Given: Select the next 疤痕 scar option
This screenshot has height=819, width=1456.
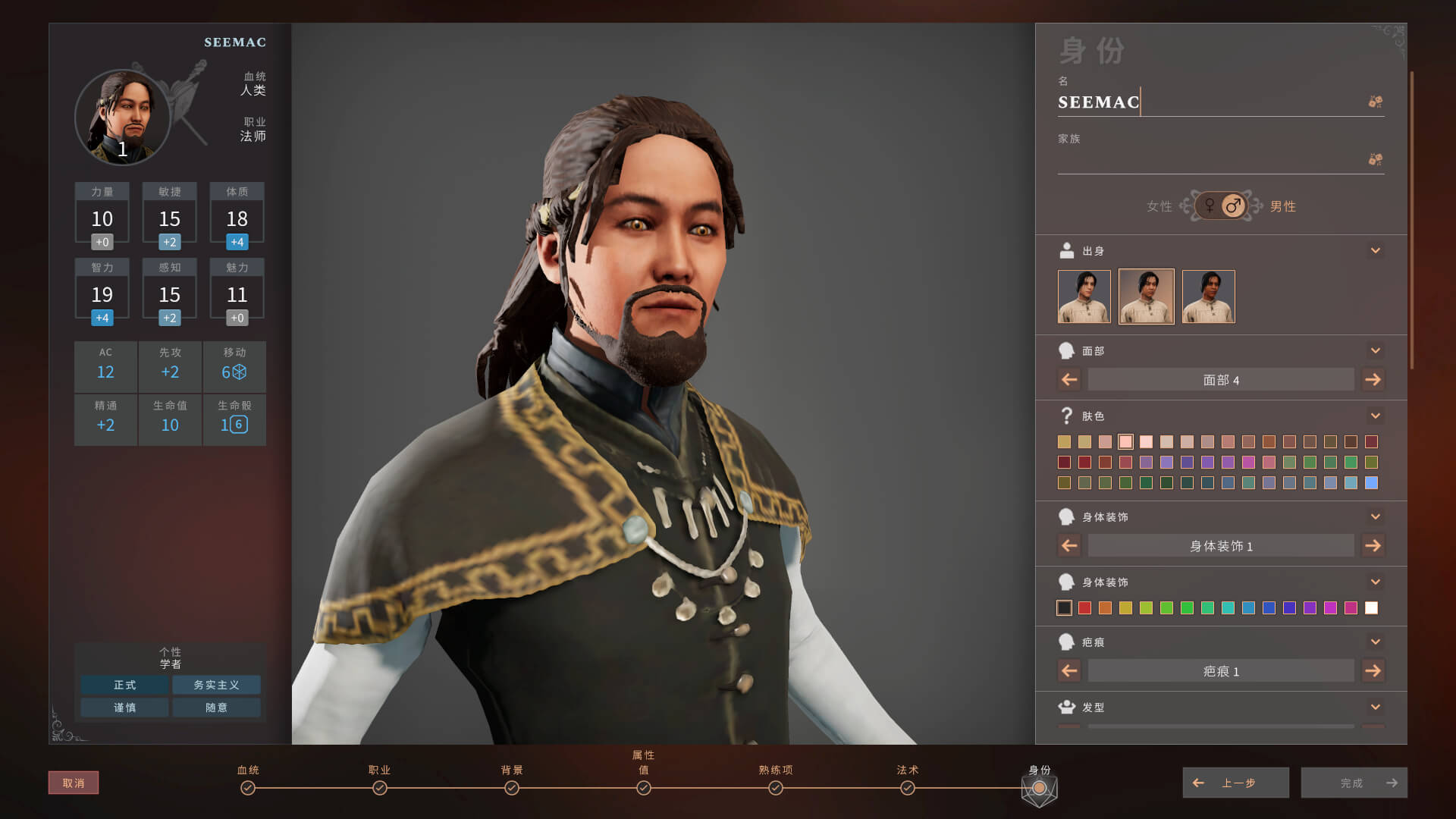Looking at the screenshot, I should click(x=1373, y=670).
